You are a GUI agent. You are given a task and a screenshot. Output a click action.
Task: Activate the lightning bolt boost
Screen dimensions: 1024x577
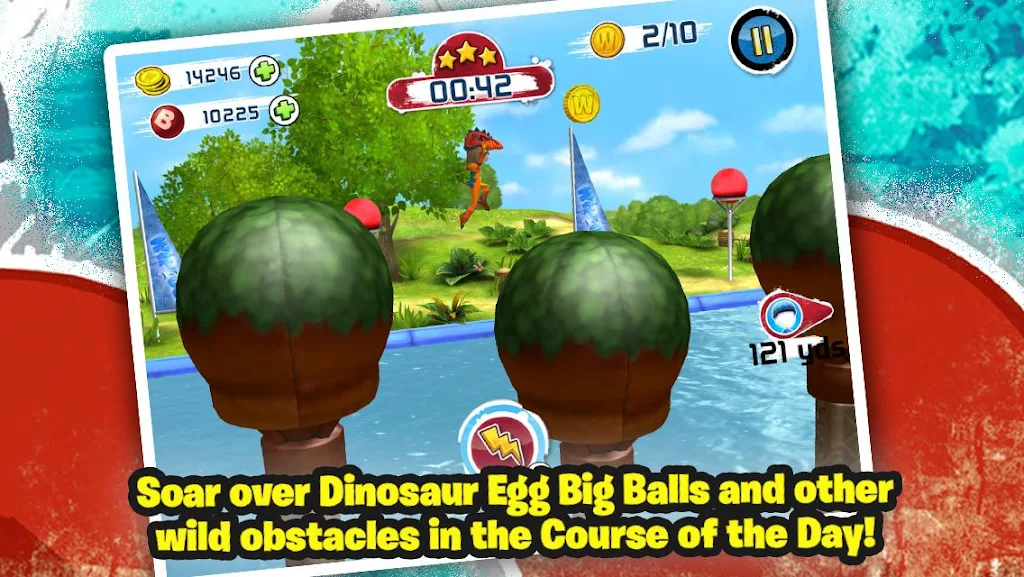497,441
